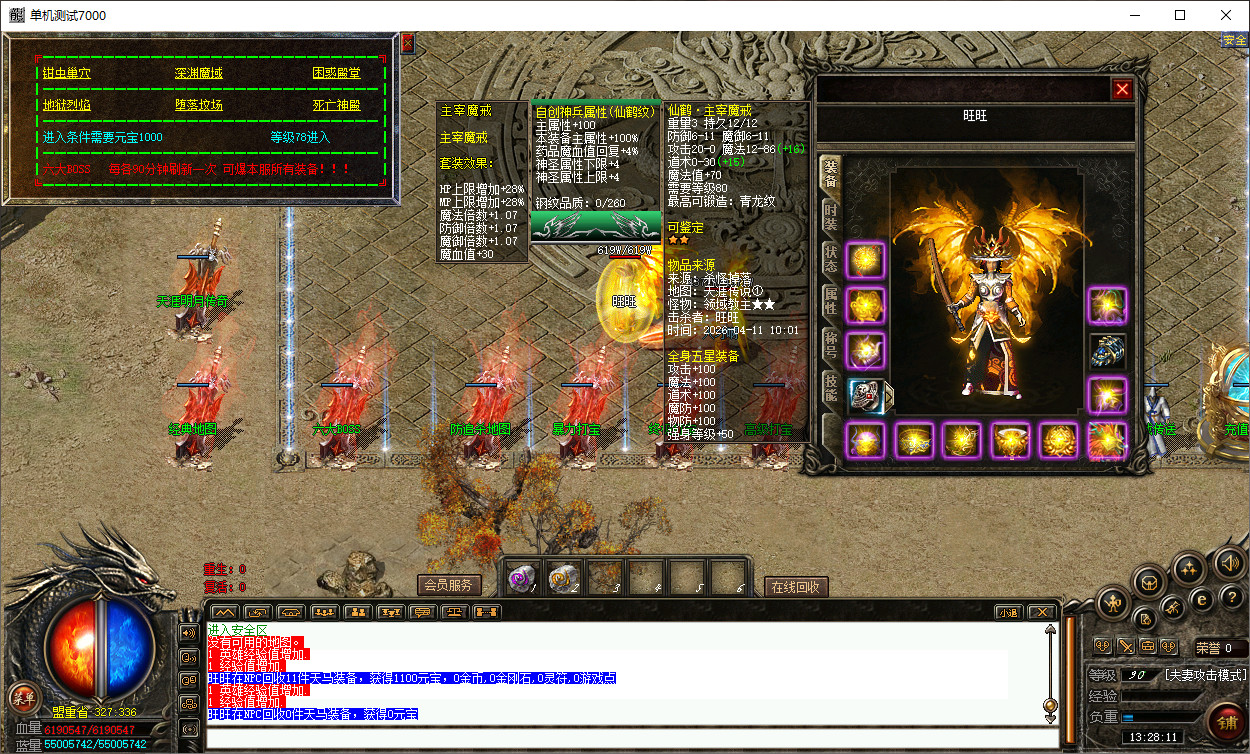Close the character equipment window
Image resolution: width=1250 pixels, height=754 pixels.
1122,89
